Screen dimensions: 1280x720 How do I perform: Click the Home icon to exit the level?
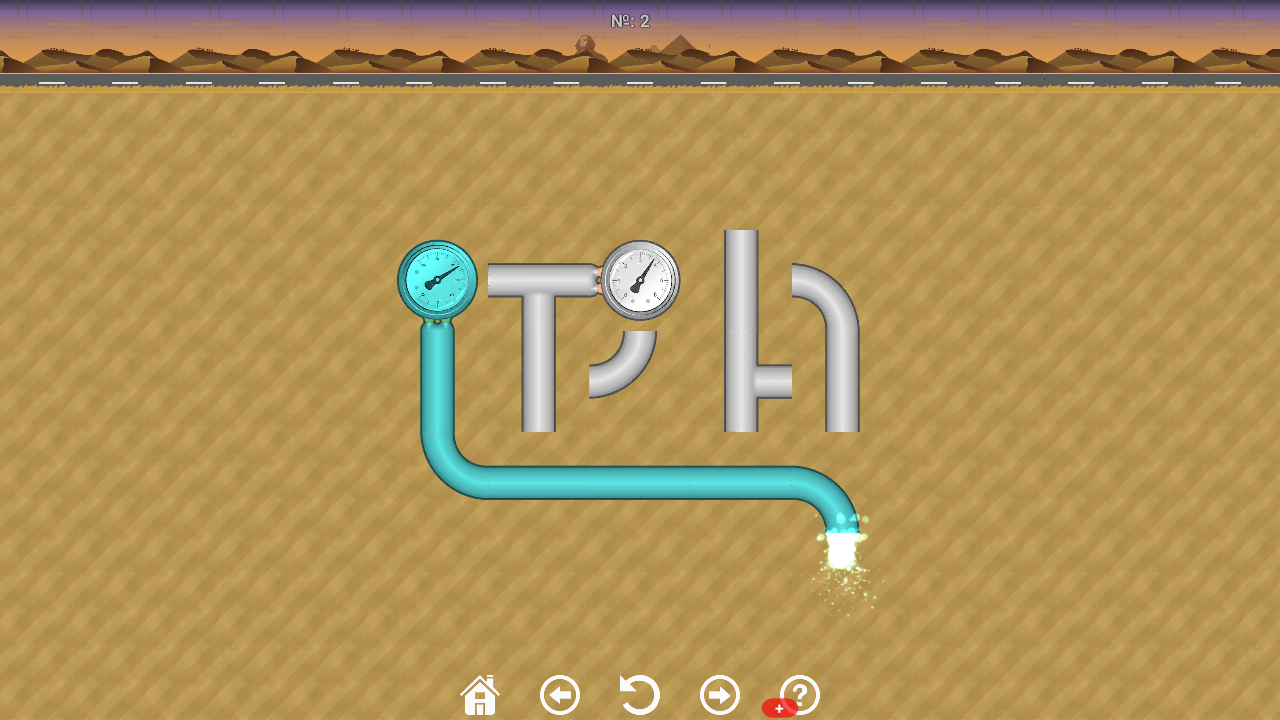(479, 693)
